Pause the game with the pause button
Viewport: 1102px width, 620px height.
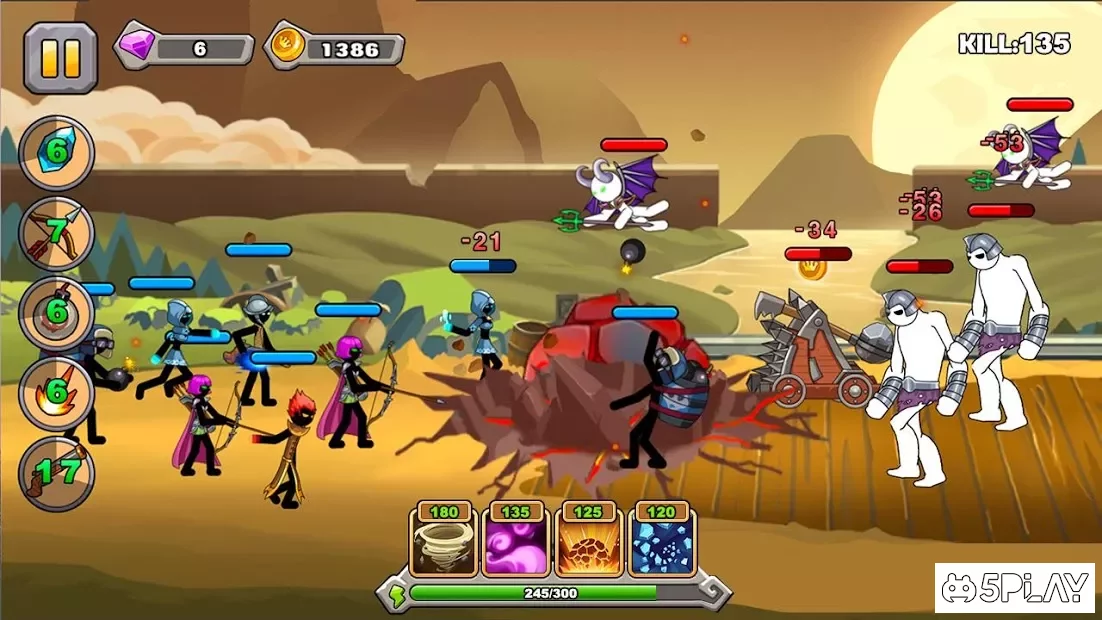60,58
